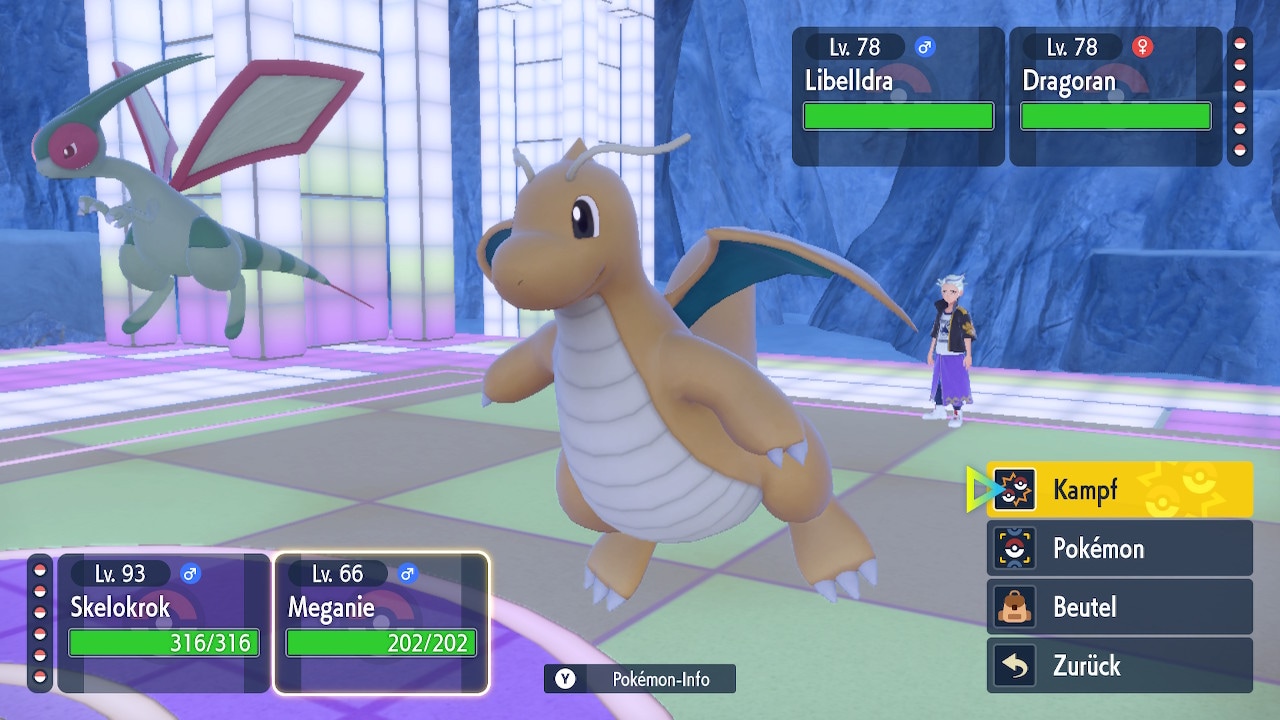This screenshot has width=1280, height=720.
Task: Select Meganie's status panel
Action: pyautogui.click(x=381, y=622)
